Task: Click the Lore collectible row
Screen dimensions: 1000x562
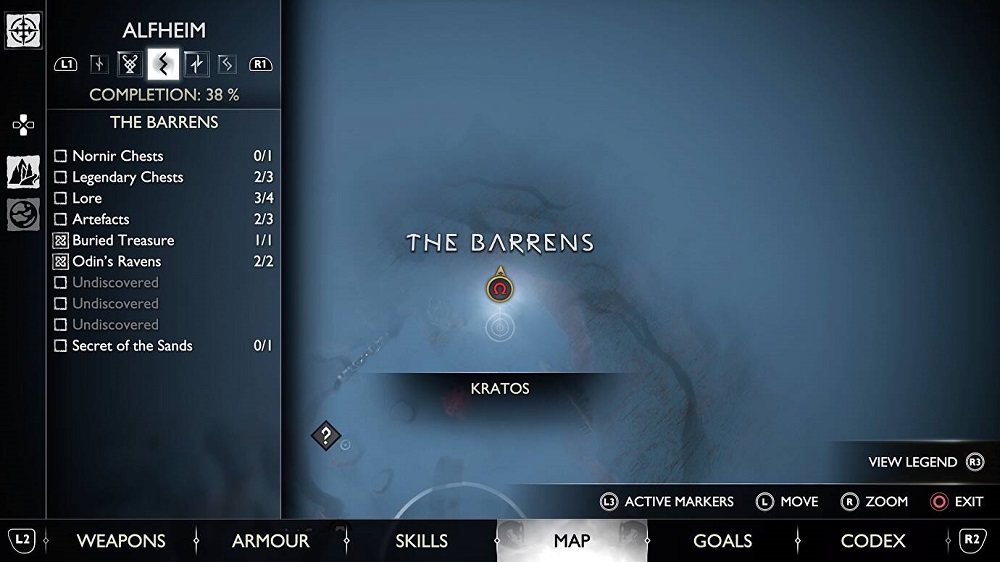Action: (x=87, y=198)
